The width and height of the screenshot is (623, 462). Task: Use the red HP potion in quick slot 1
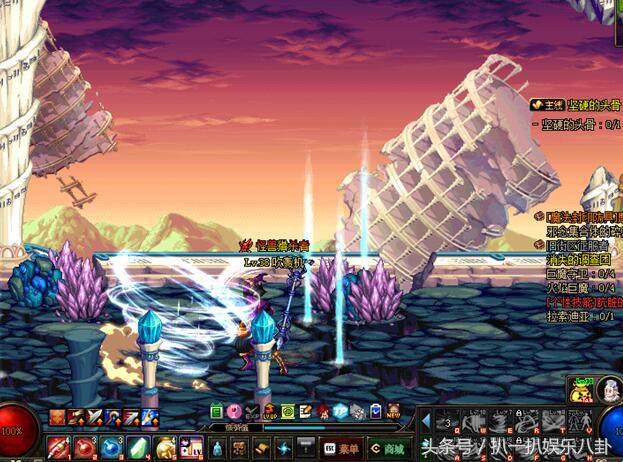coord(58,446)
